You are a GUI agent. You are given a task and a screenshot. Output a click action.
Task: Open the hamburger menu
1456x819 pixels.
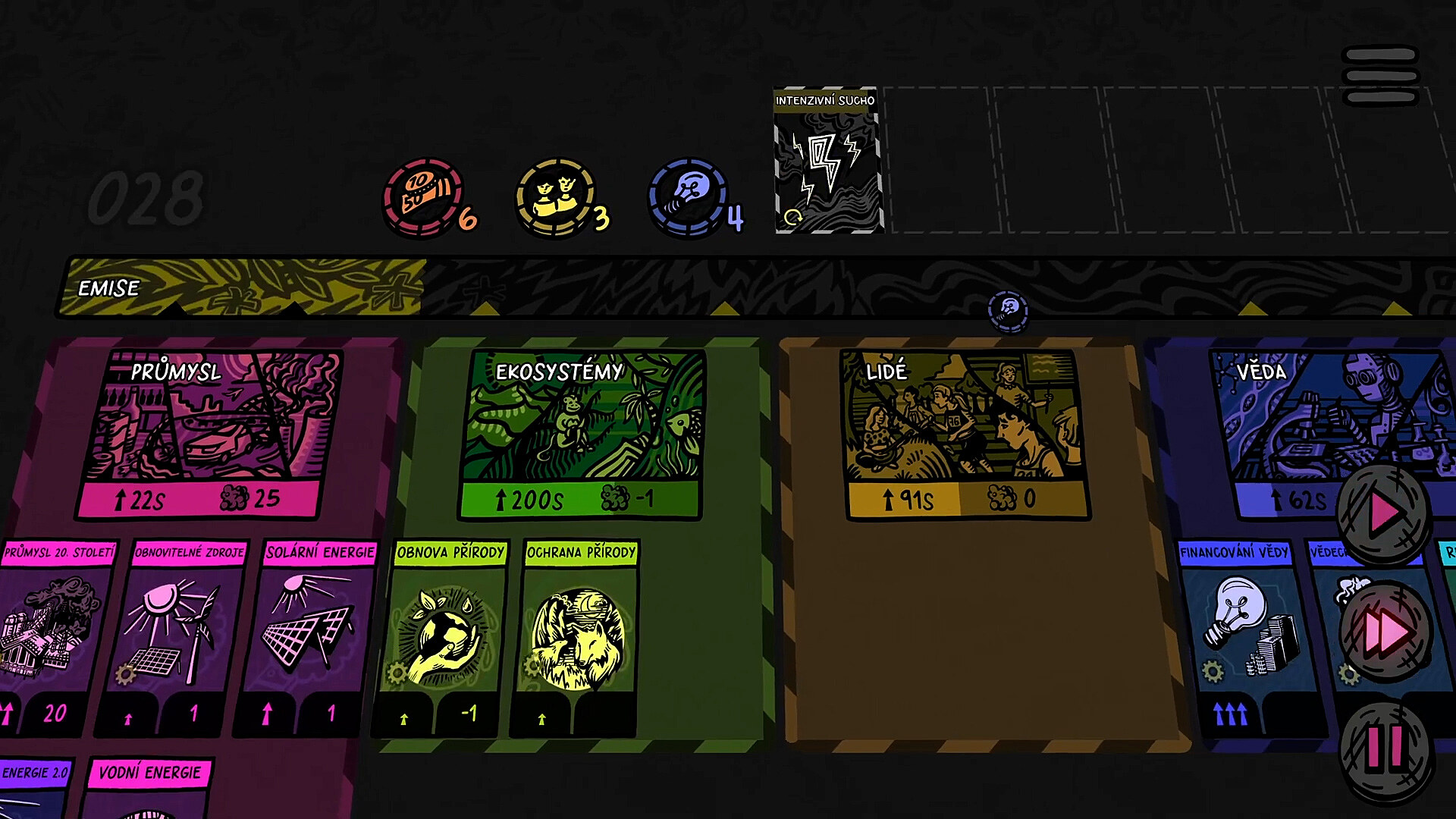(x=1379, y=76)
